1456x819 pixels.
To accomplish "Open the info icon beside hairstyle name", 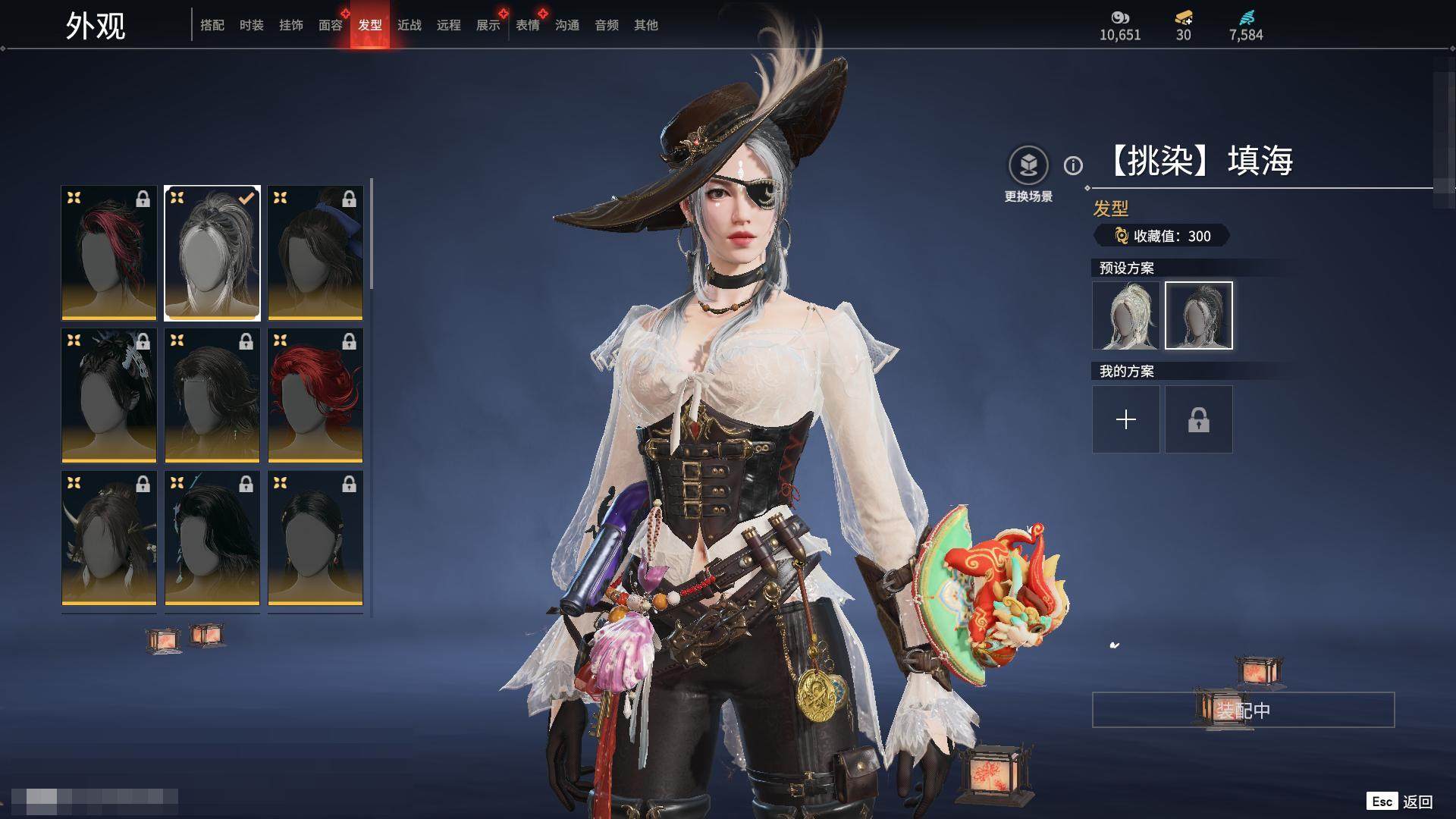I will (x=1073, y=165).
